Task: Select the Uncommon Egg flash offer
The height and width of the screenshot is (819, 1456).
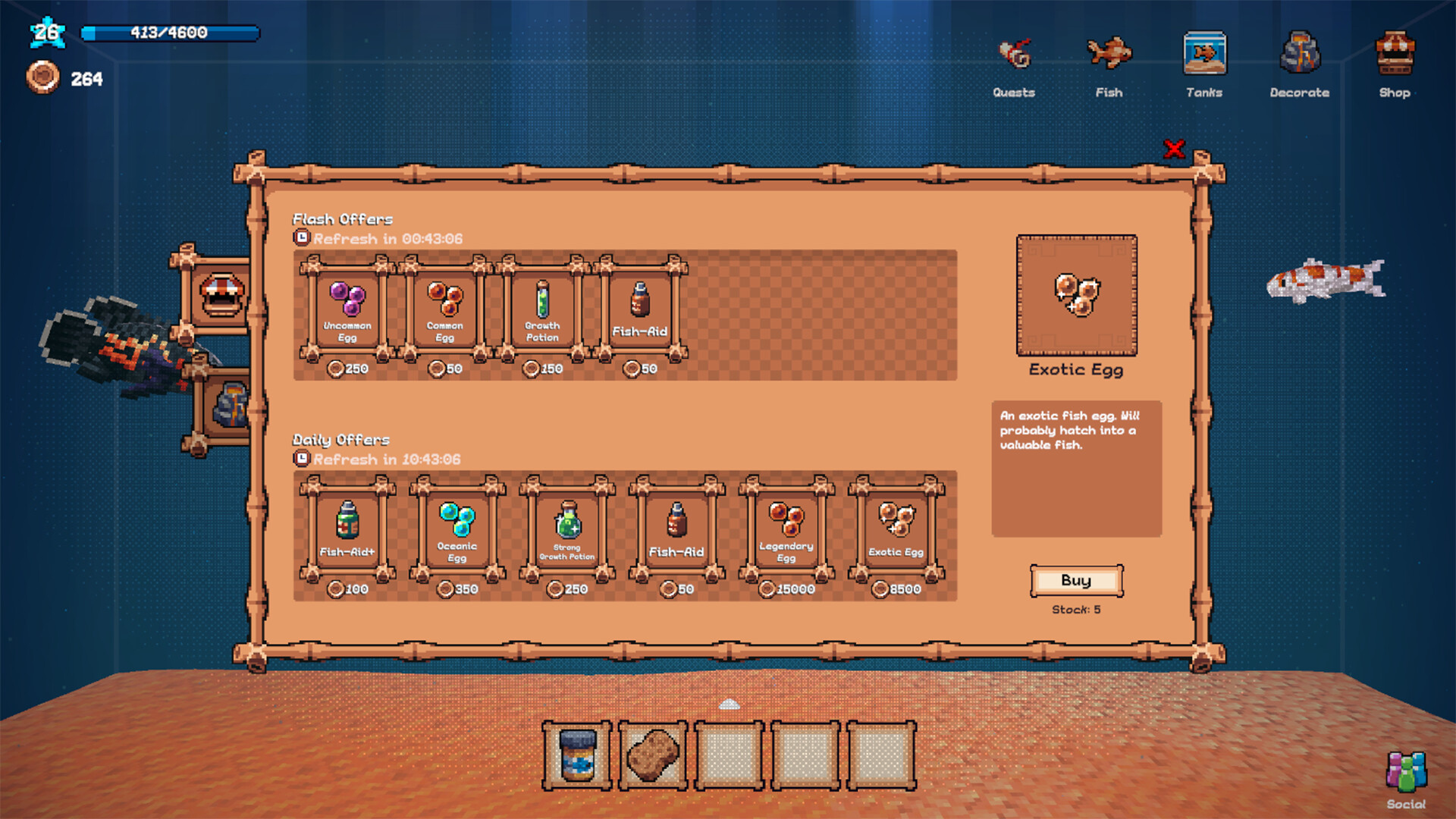Action: (x=348, y=309)
